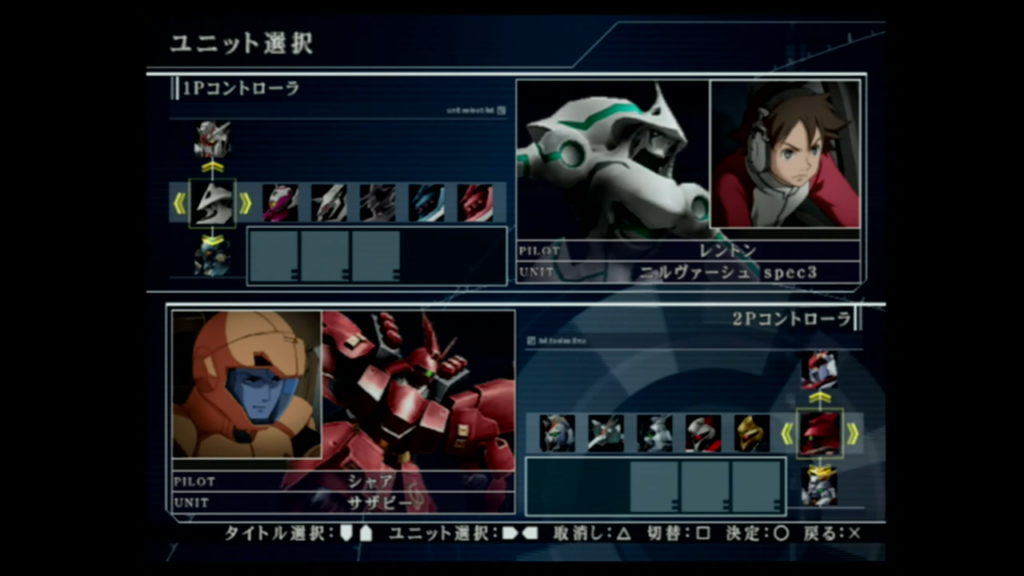Select the Gundam head above 1P's selection

click(x=212, y=139)
